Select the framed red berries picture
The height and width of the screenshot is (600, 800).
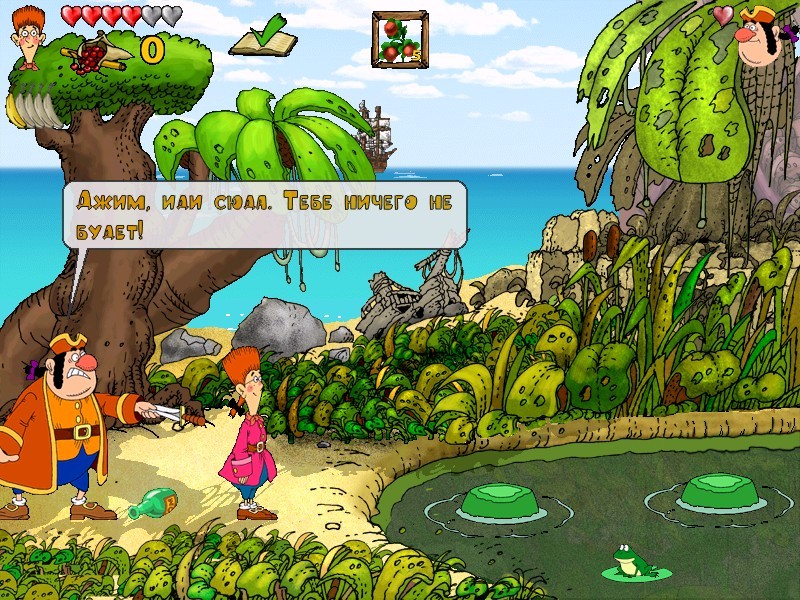pos(399,40)
